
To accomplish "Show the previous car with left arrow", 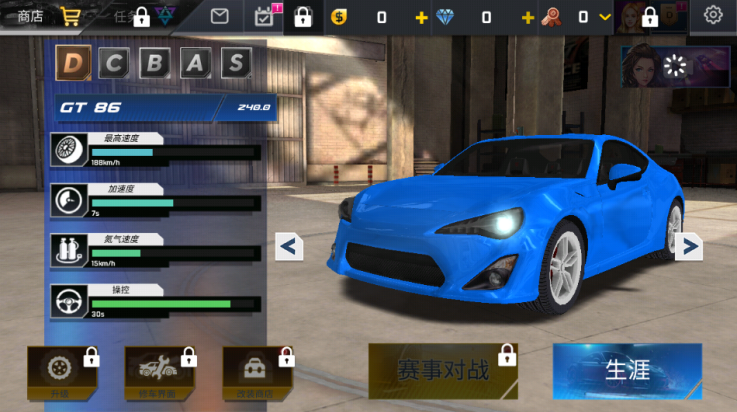I will point(289,246).
